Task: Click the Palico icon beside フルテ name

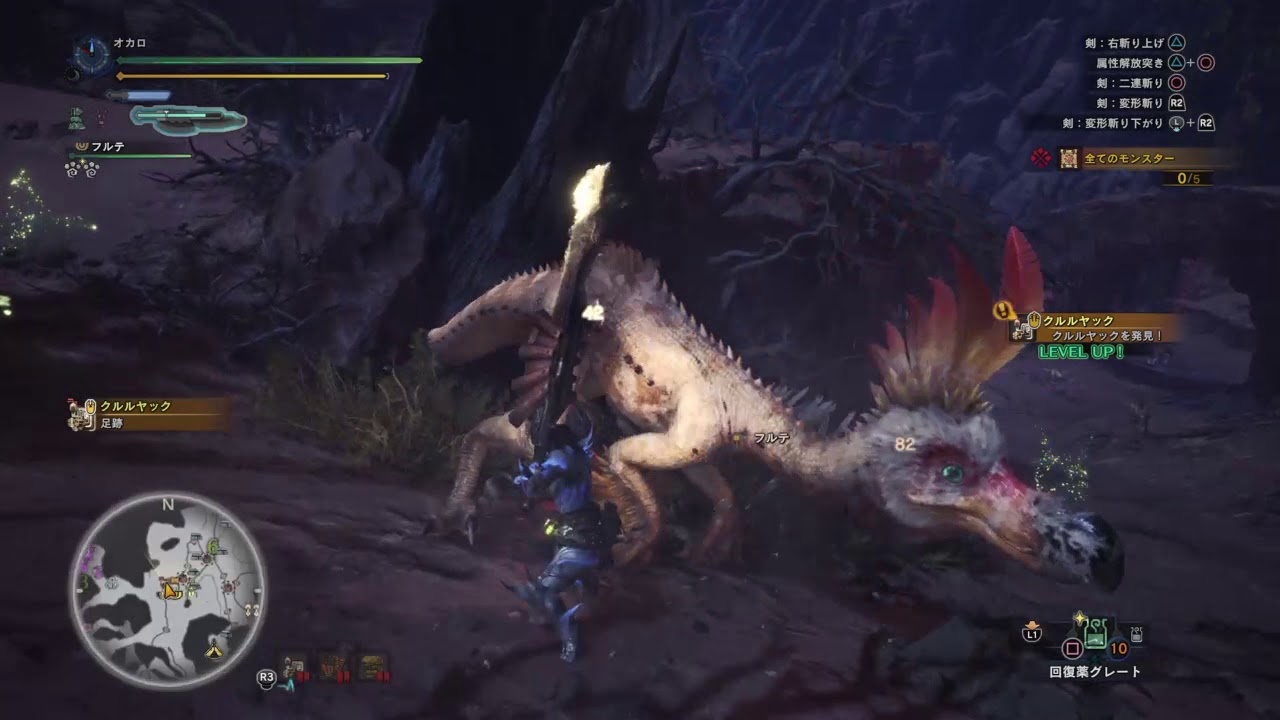Action: 82,146
